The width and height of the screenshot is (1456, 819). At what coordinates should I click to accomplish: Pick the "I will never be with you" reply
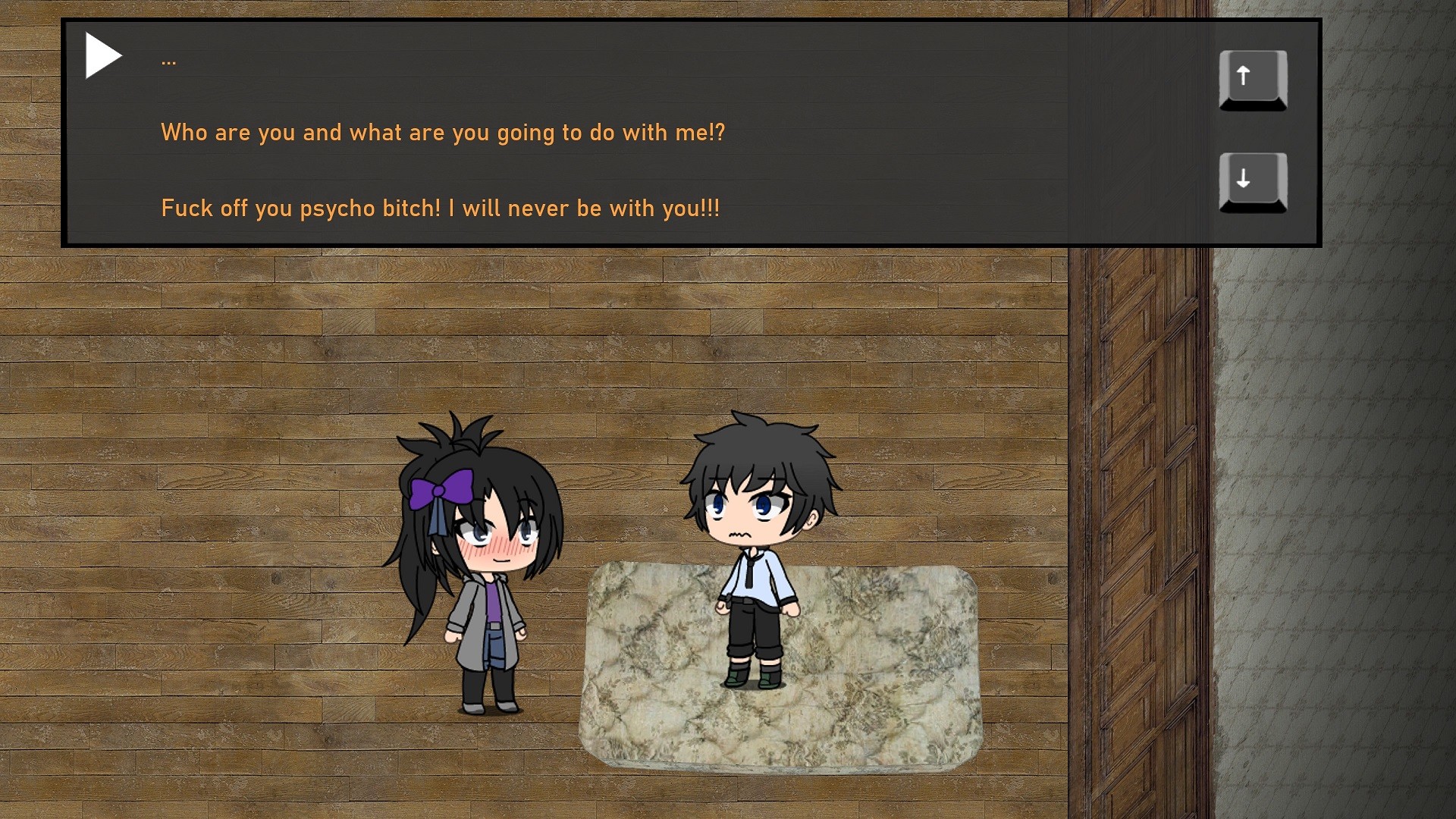[440, 209]
